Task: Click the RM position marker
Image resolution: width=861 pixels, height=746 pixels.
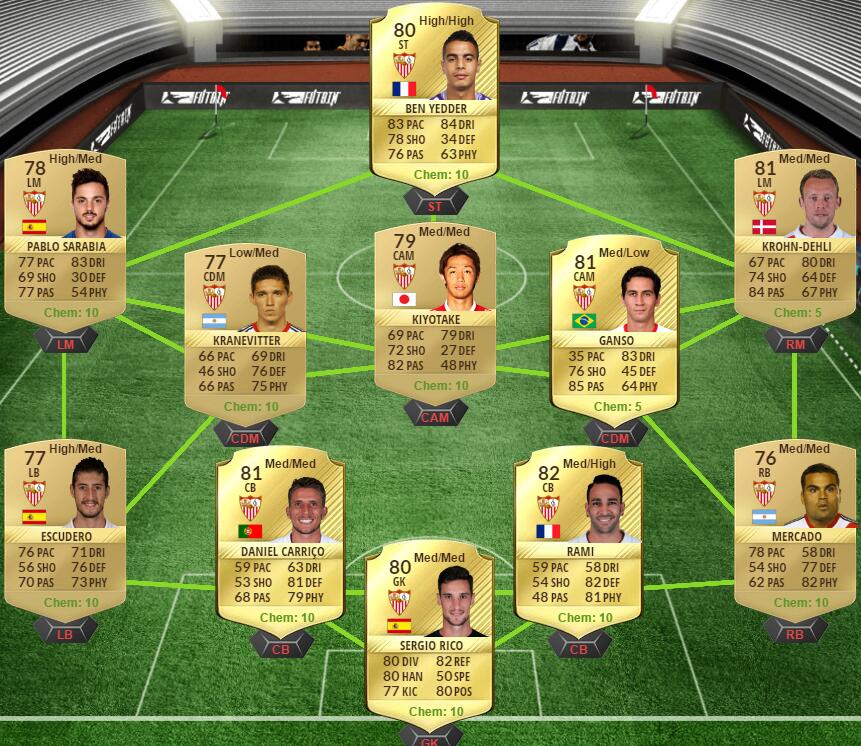Action: click(795, 343)
